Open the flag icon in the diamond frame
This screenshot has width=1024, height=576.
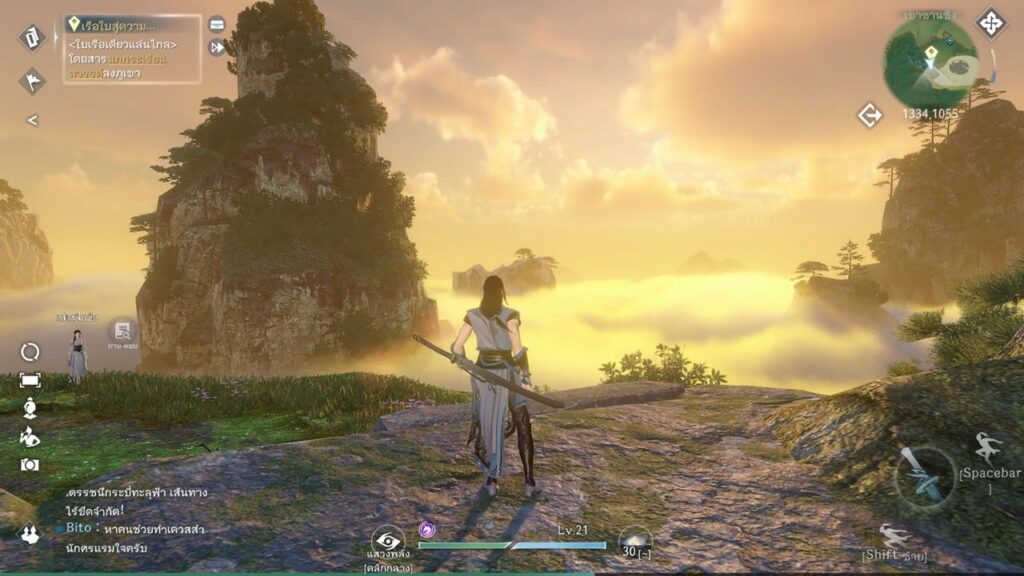[32, 81]
